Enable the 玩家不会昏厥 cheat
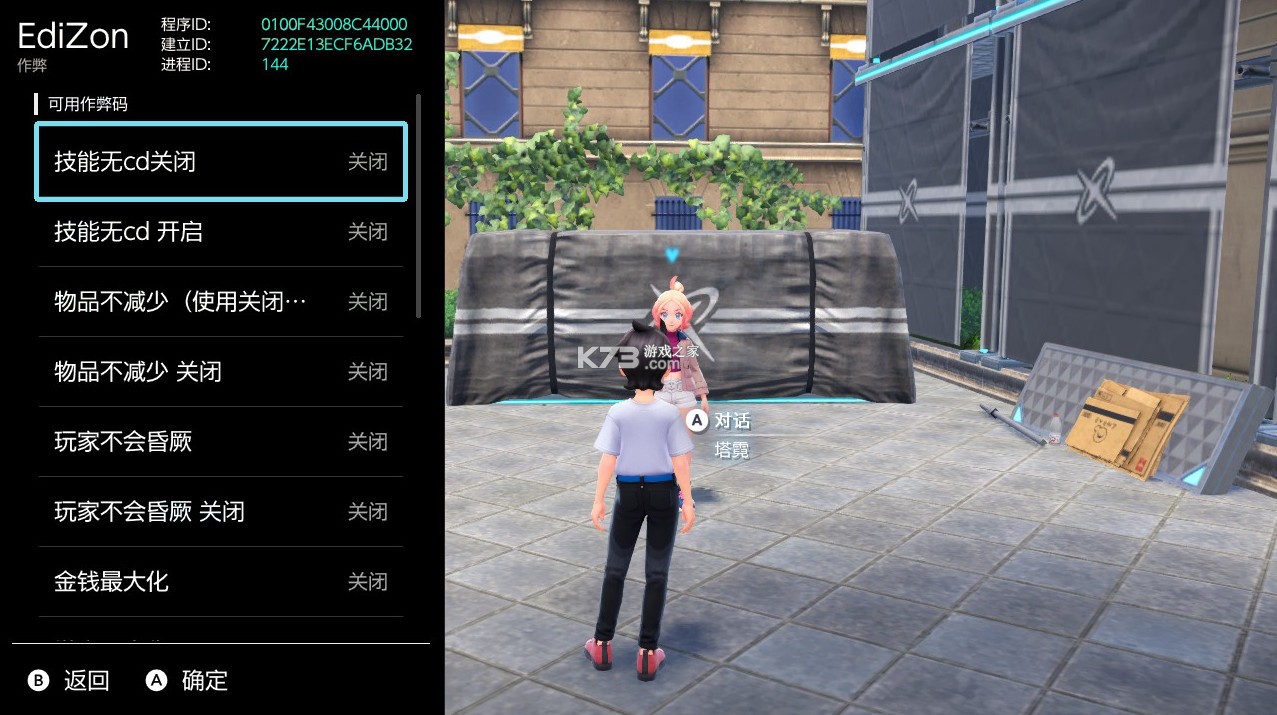 220,442
